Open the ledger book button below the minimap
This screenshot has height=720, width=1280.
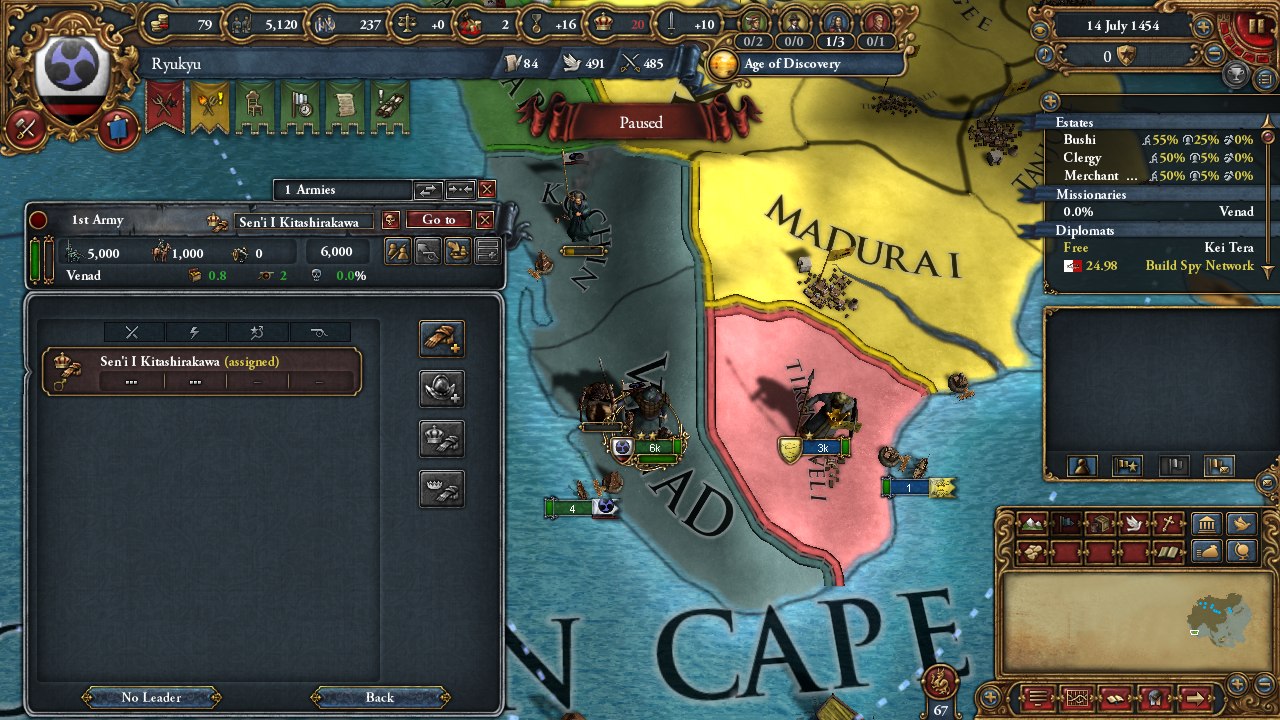(1116, 697)
